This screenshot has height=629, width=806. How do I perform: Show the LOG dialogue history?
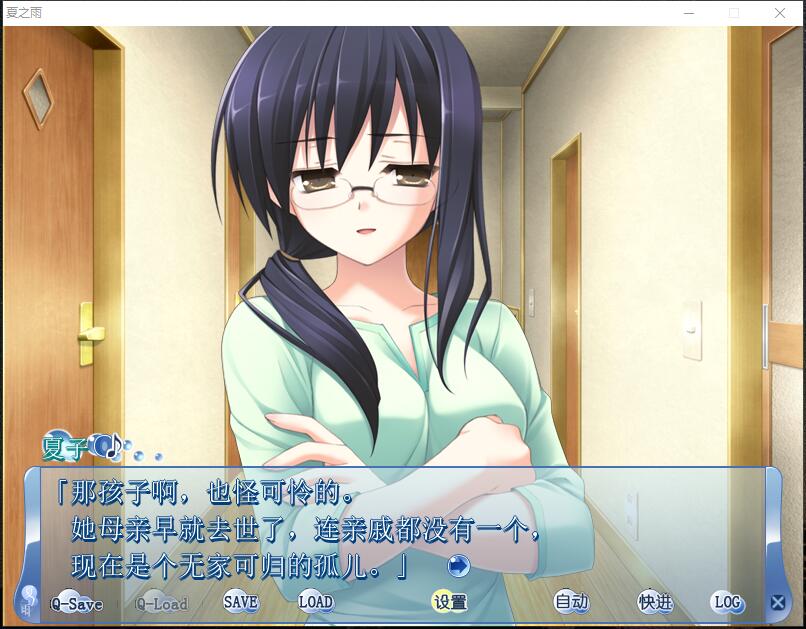pos(727,602)
